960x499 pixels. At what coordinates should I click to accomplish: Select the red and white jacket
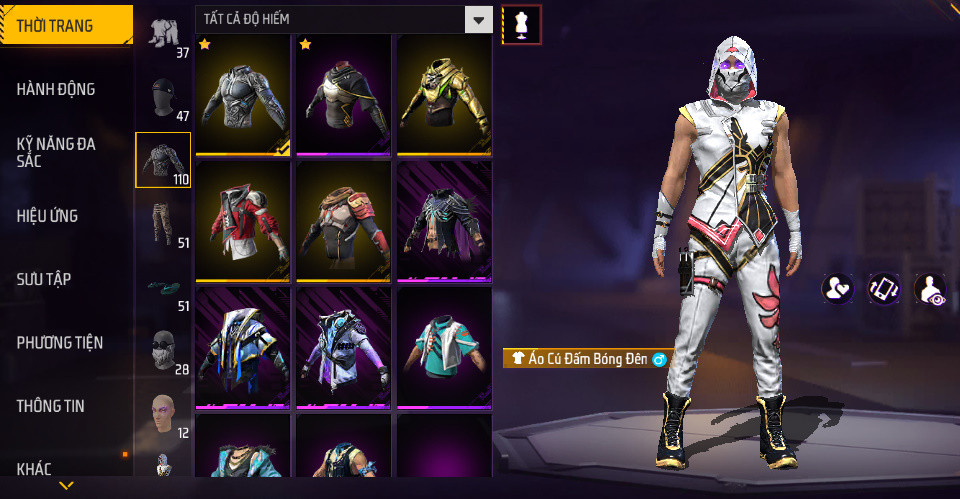(x=243, y=221)
